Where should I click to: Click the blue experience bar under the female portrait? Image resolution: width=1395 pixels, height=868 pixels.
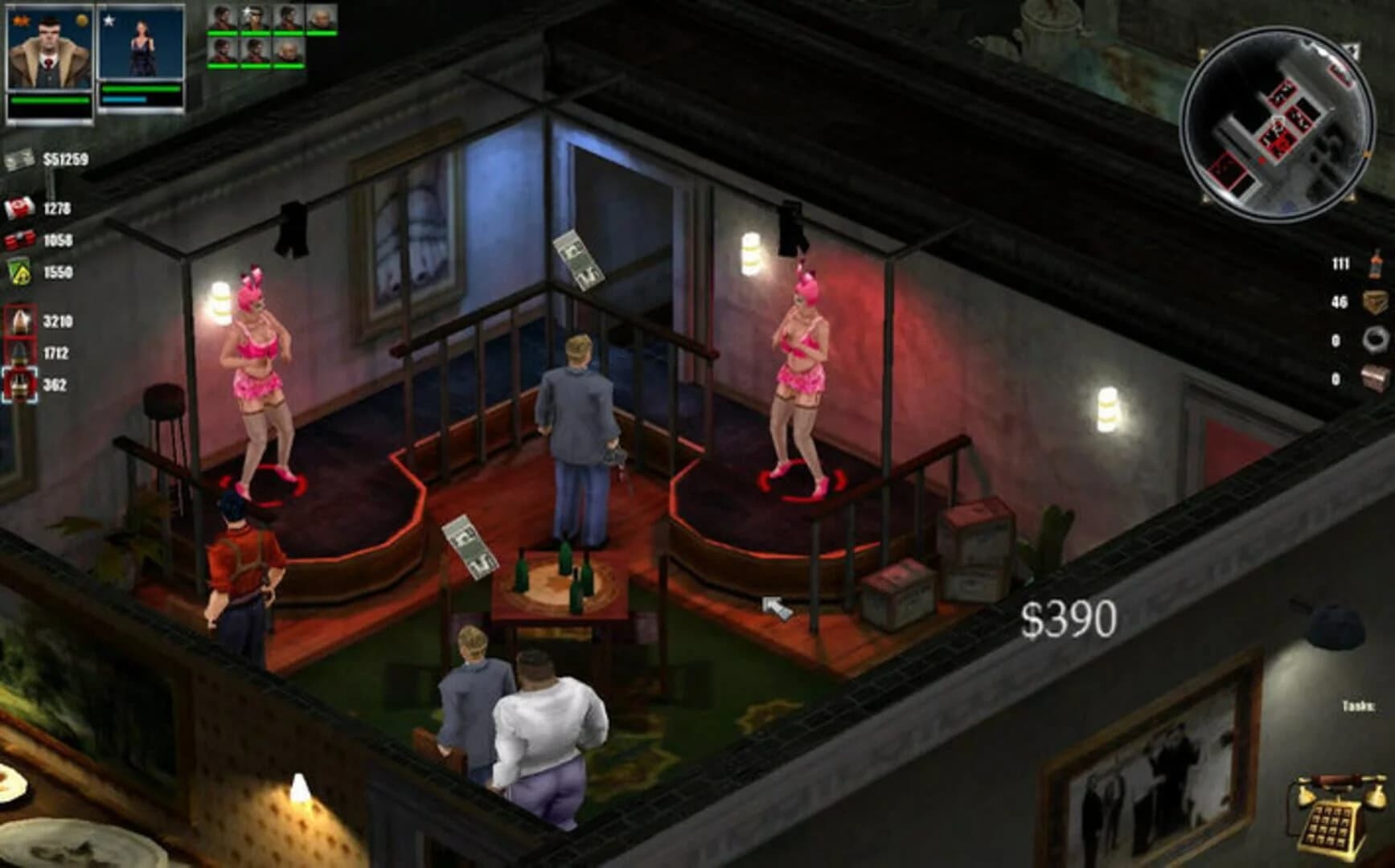123,100
